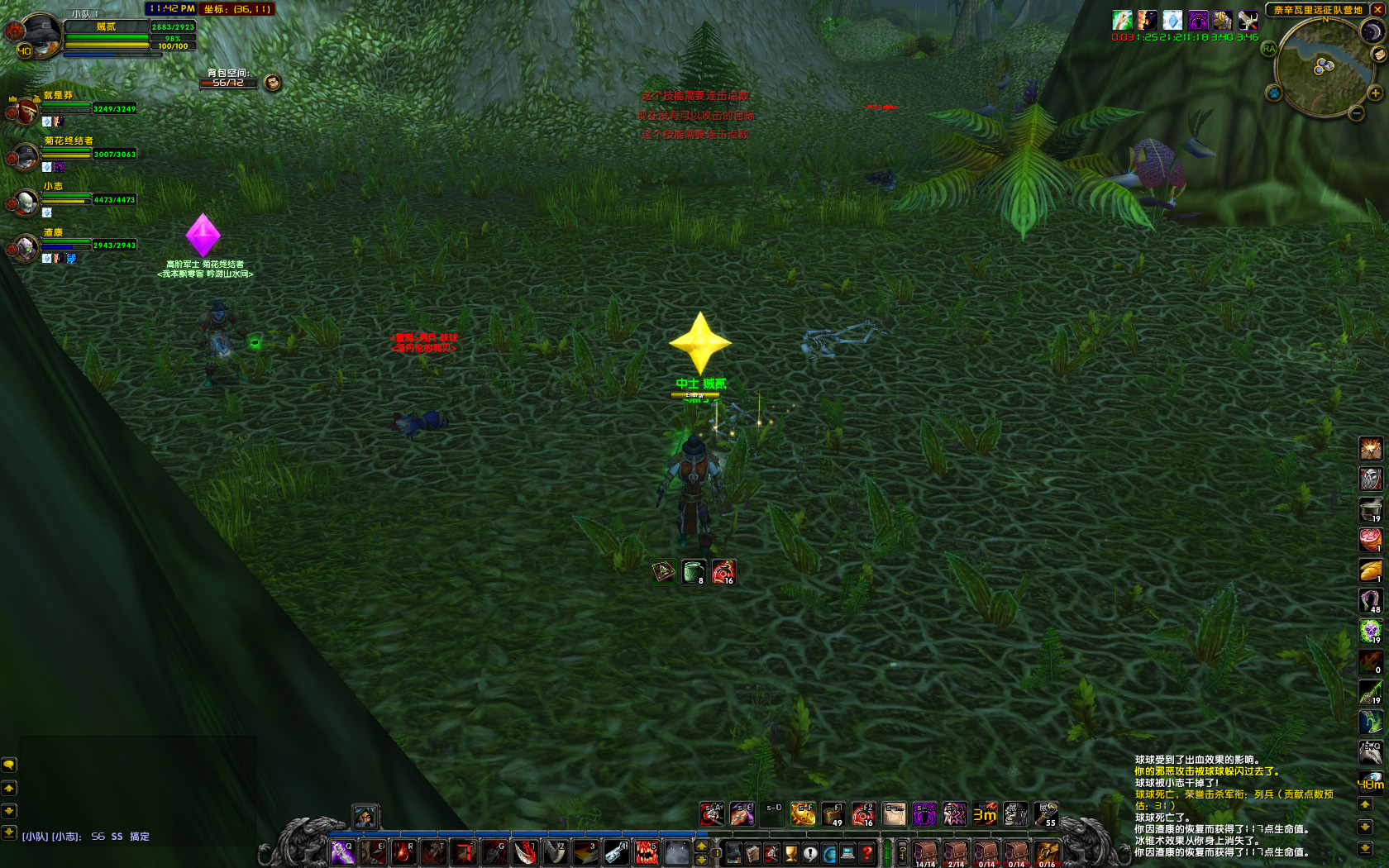This screenshot has width=1389, height=868.
Task: Activate the red fanged-mouth ability on slot 5
Action: 647,852
